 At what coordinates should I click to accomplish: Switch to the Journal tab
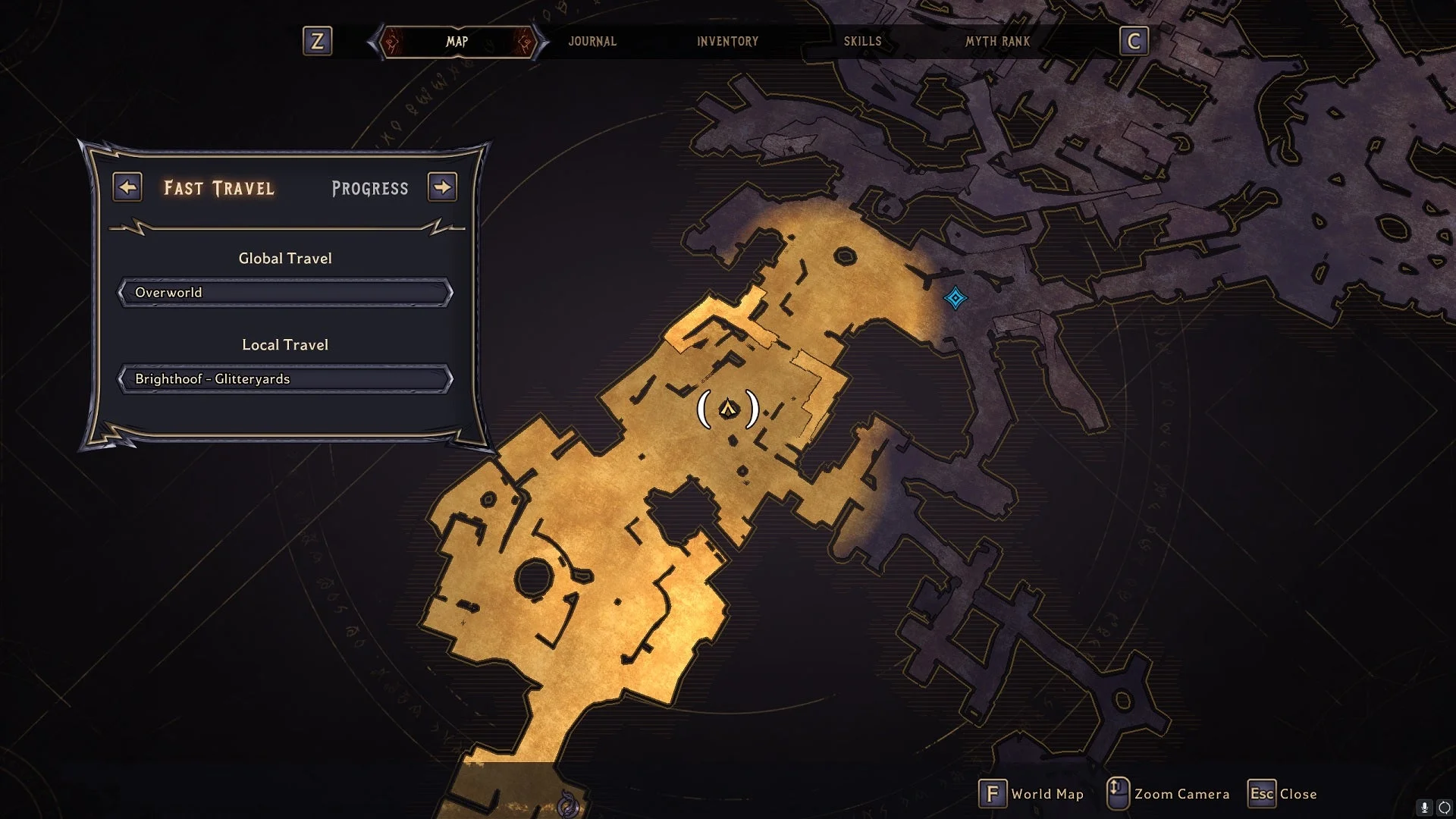(592, 42)
